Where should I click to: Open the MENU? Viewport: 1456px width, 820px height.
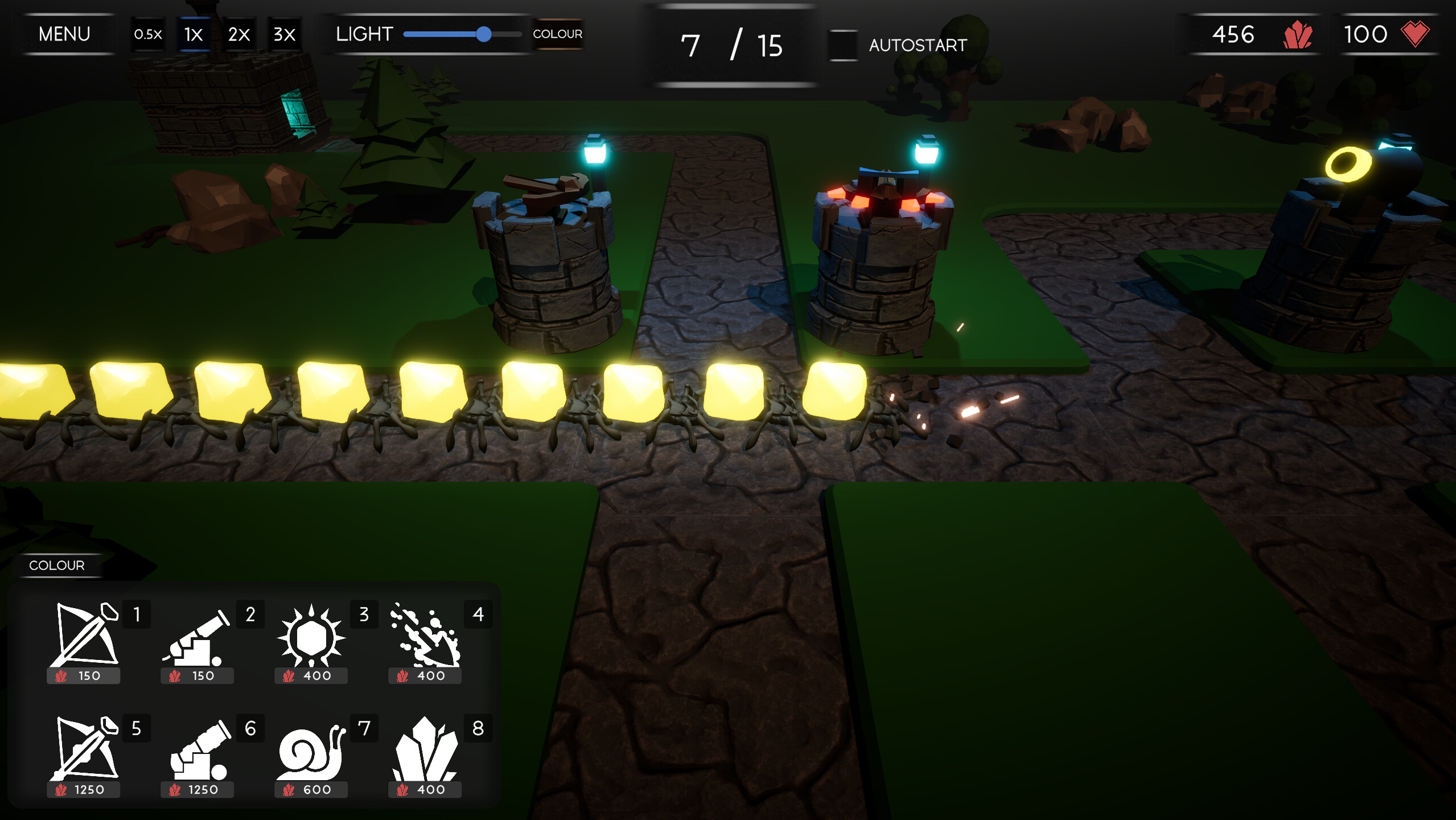coord(64,34)
